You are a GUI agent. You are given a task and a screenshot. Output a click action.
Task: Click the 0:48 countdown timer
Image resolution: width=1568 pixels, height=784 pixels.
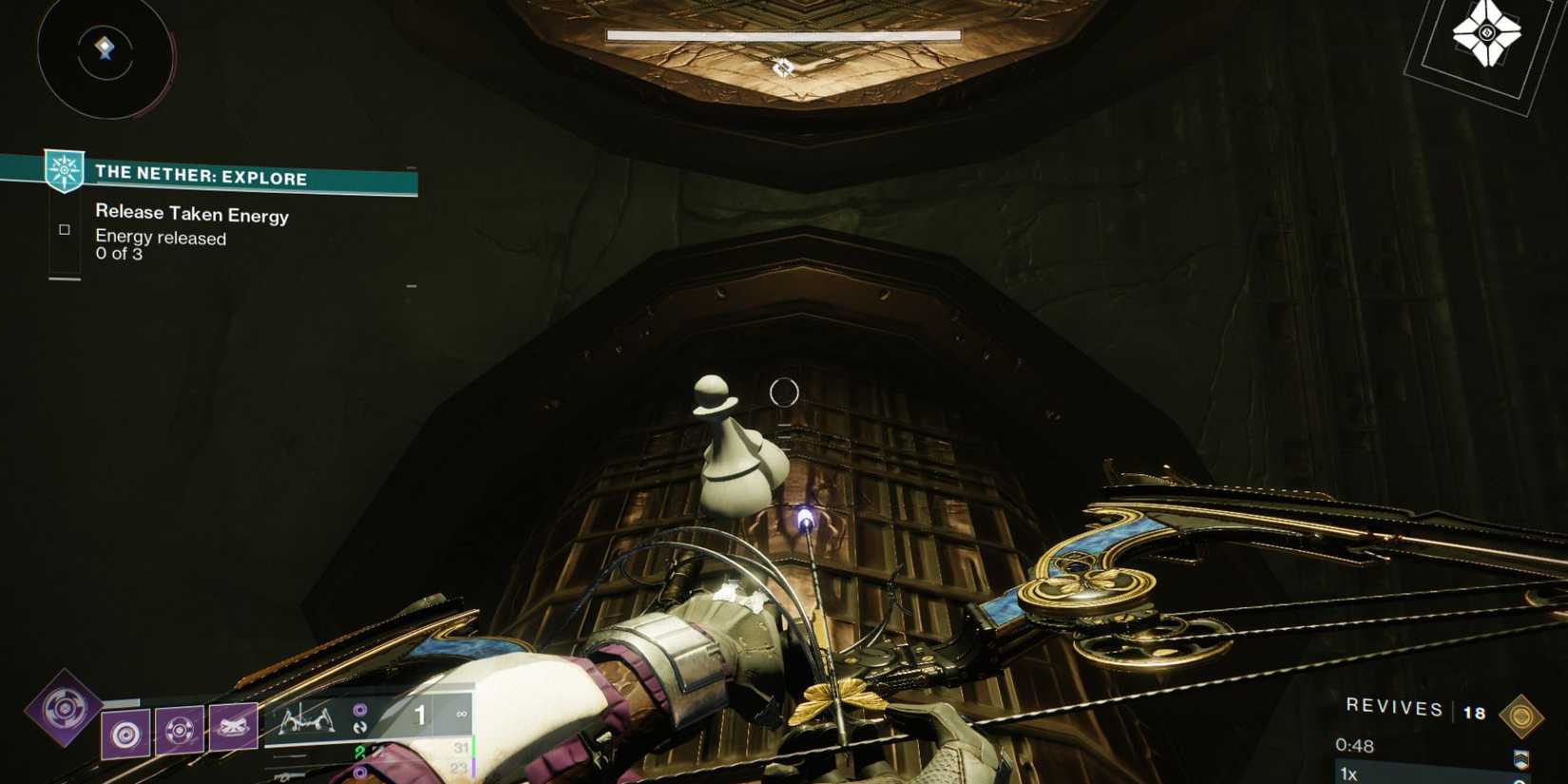pyautogui.click(x=1354, y=746)
